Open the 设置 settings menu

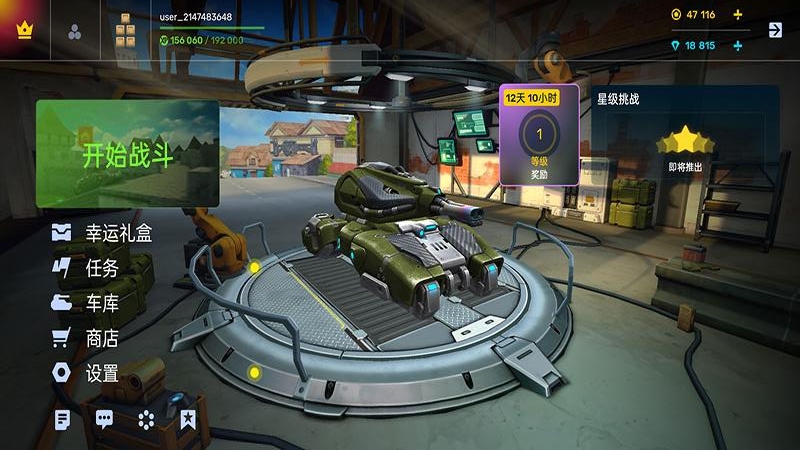86,373
